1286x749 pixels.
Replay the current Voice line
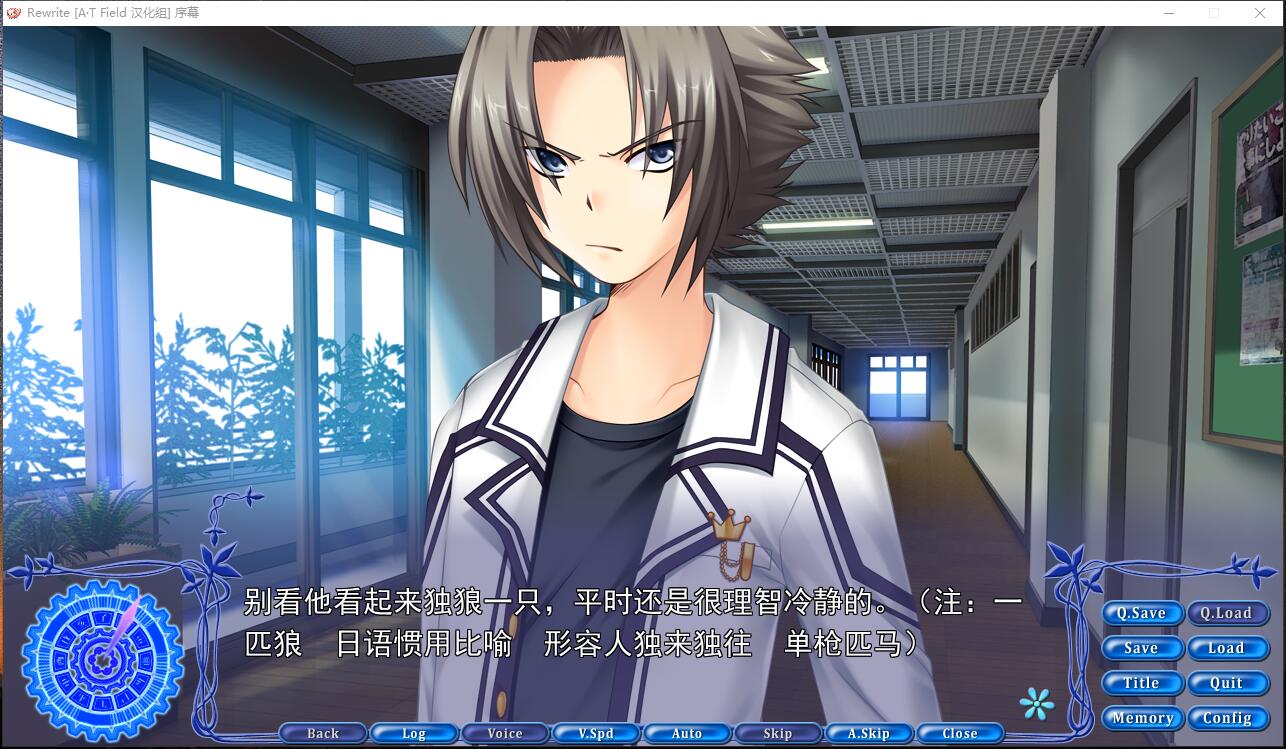click(x=505, y=733)
